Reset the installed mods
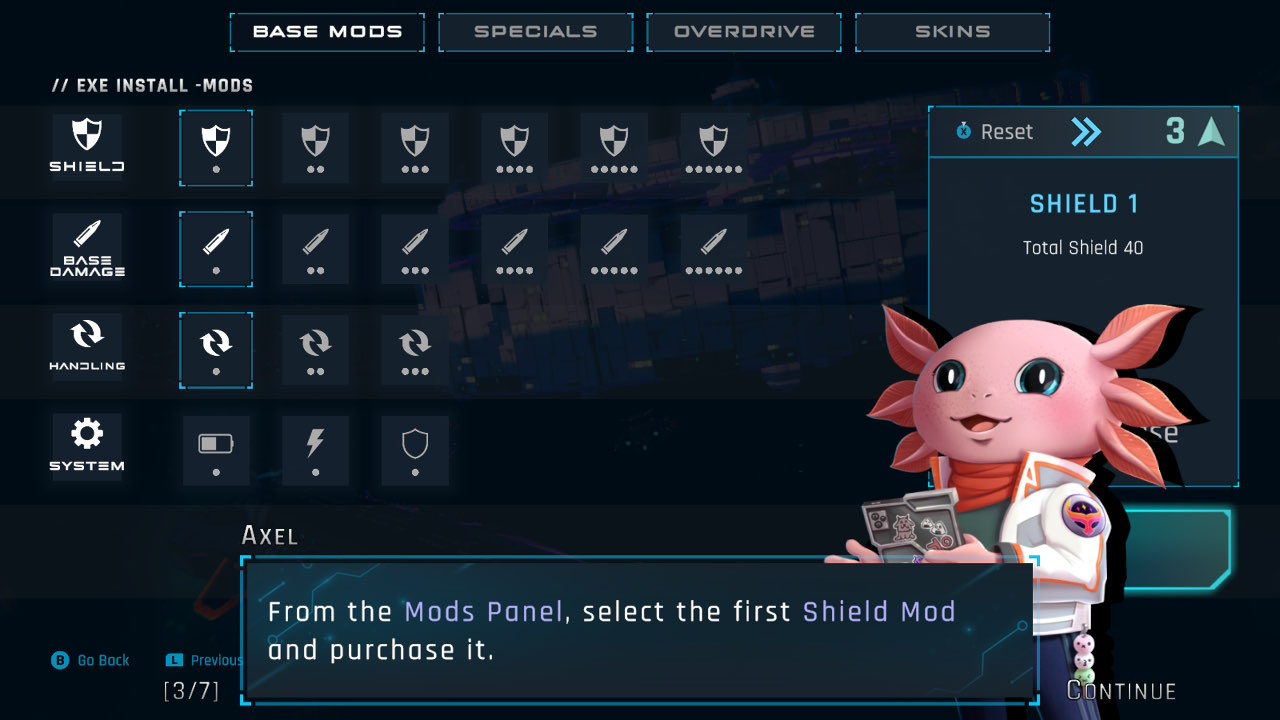 995,132
